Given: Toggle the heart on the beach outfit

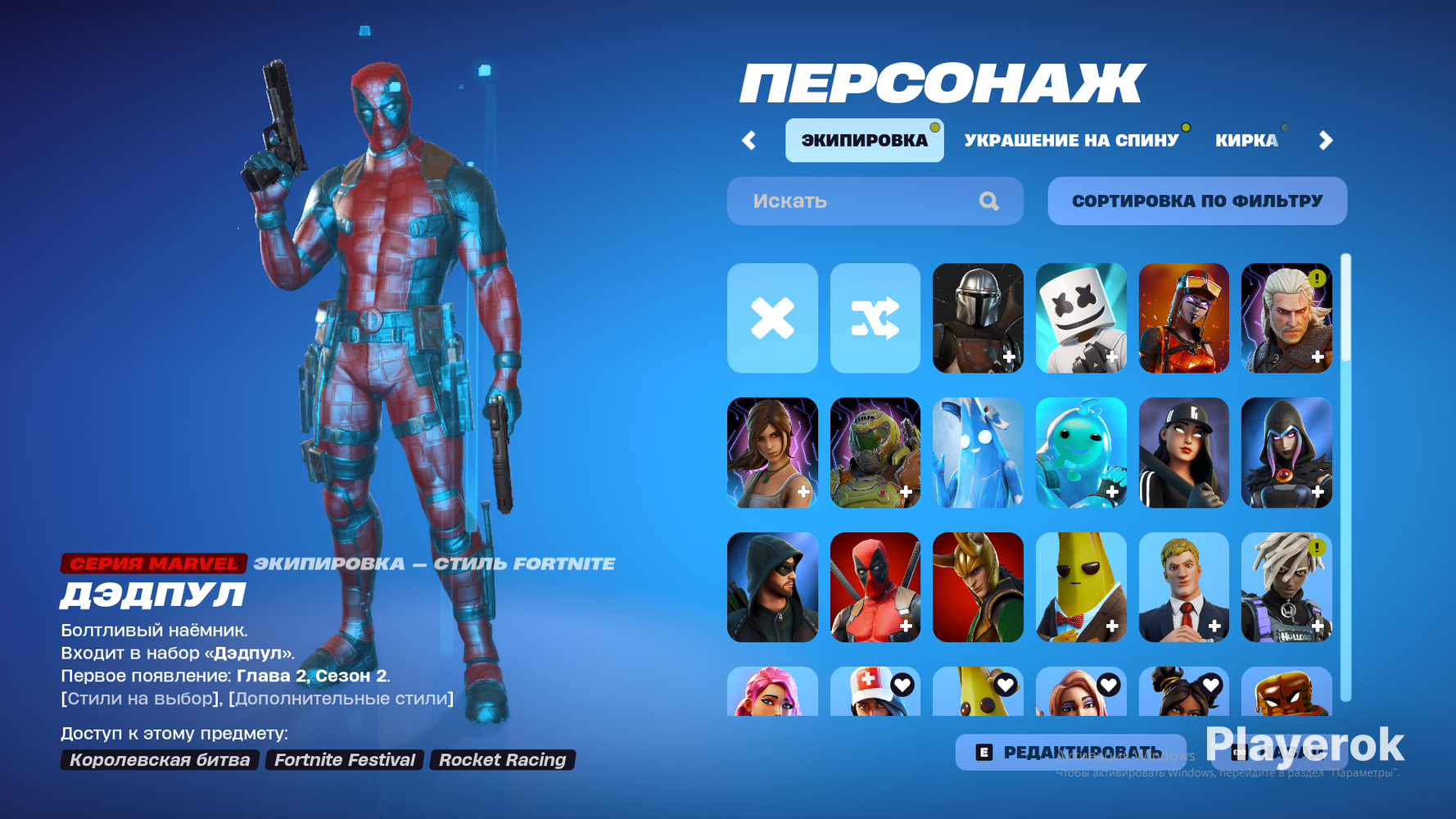Looking at the screenshot, I should pos(1108,684).
